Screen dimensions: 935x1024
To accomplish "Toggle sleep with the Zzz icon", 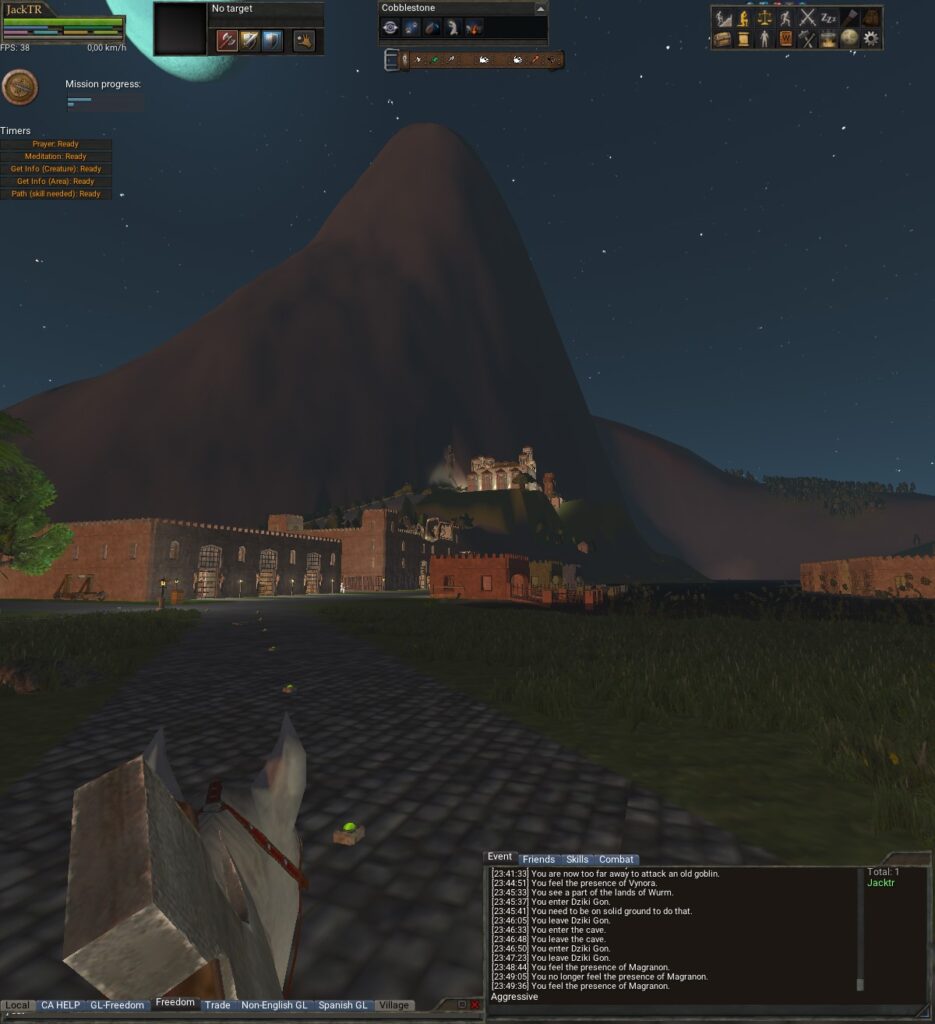I will pos(828,17).
